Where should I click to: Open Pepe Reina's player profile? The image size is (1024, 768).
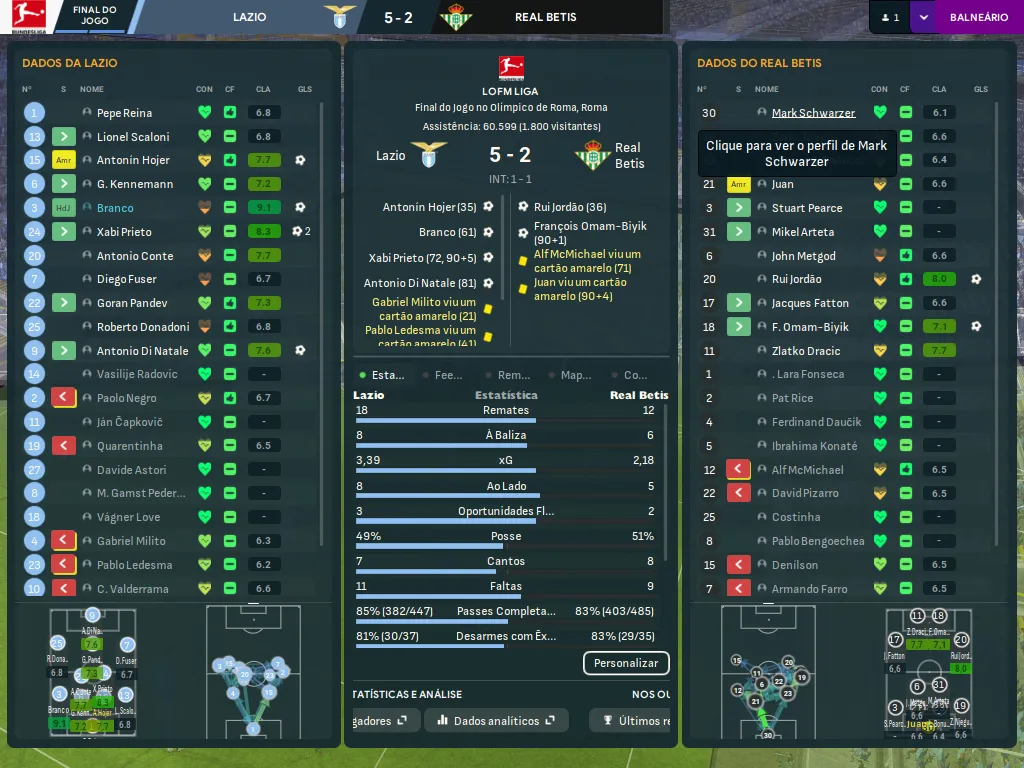click(x=124, y=113)
